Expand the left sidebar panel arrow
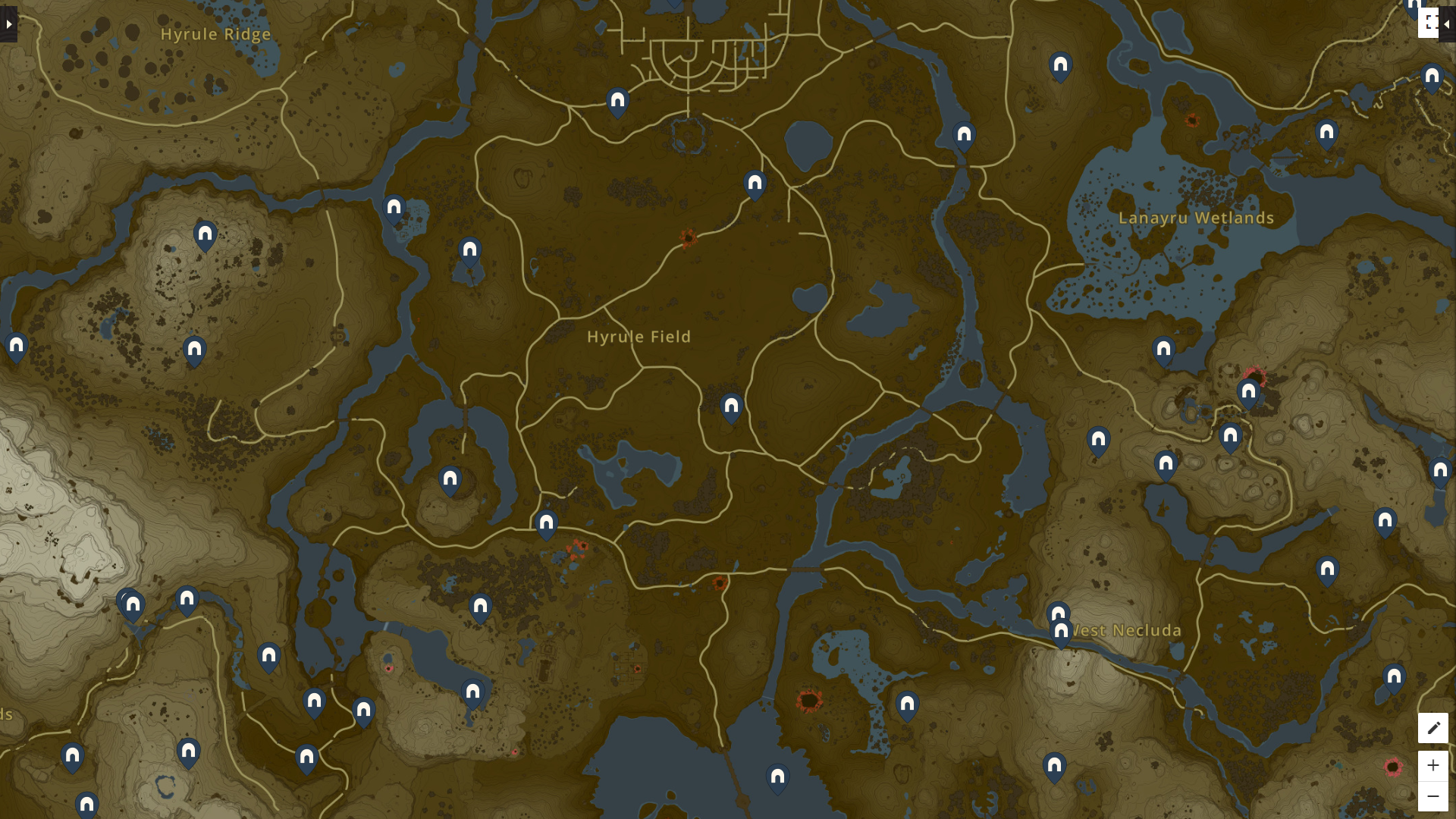Image resolution: width=1456 pixels, height=819 pixels. (8, 23)
